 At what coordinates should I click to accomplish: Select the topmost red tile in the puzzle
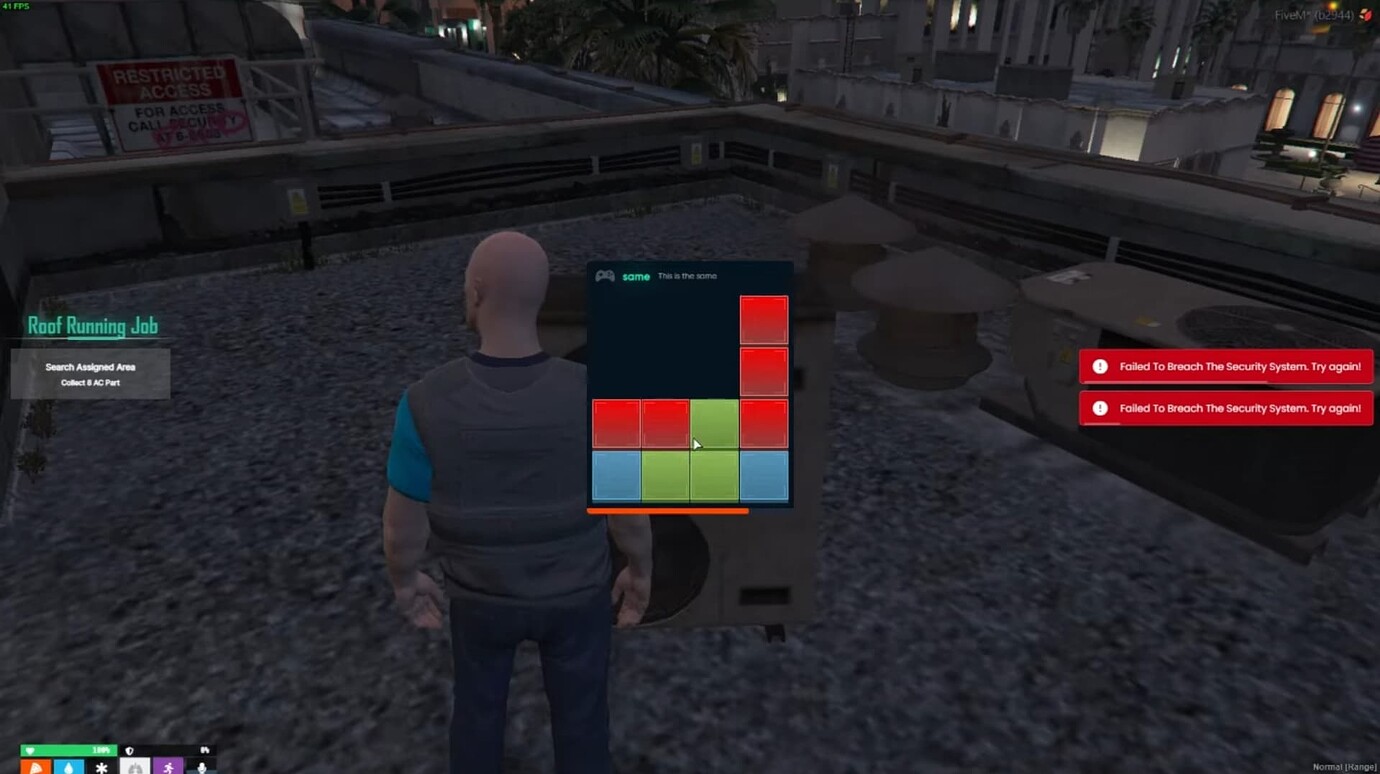point(763,318)
